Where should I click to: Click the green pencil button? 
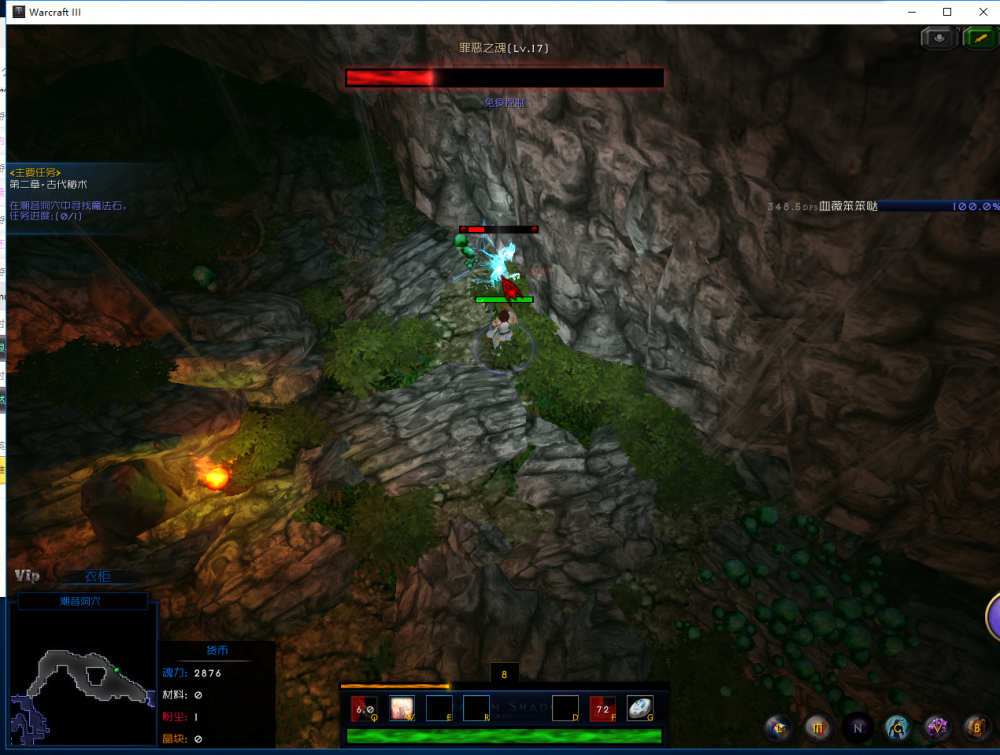click(978, 38)
